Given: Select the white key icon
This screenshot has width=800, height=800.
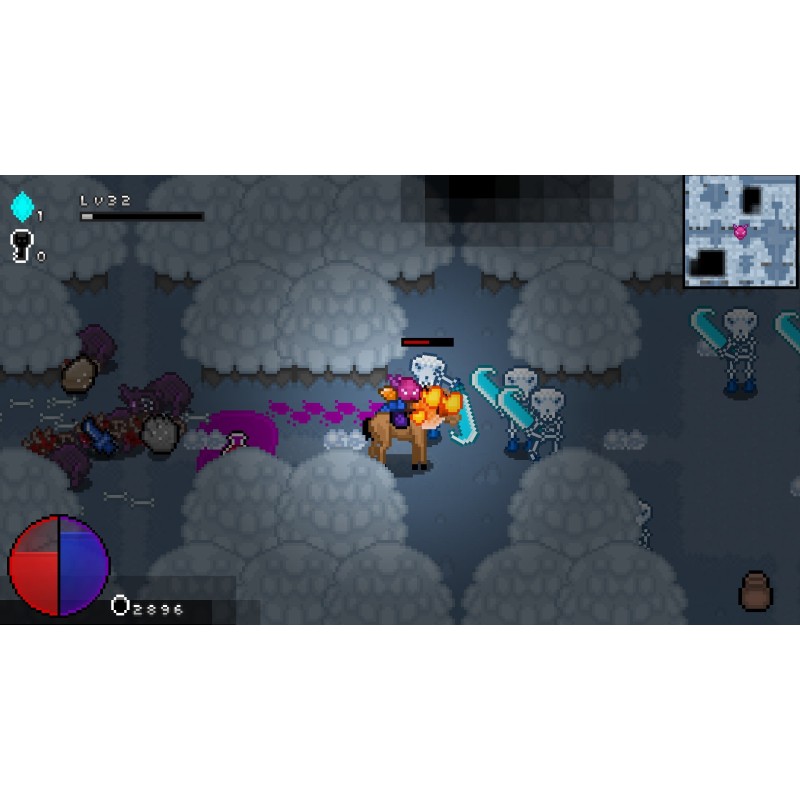Looking at the screenshot, I should tap(21, 245).
